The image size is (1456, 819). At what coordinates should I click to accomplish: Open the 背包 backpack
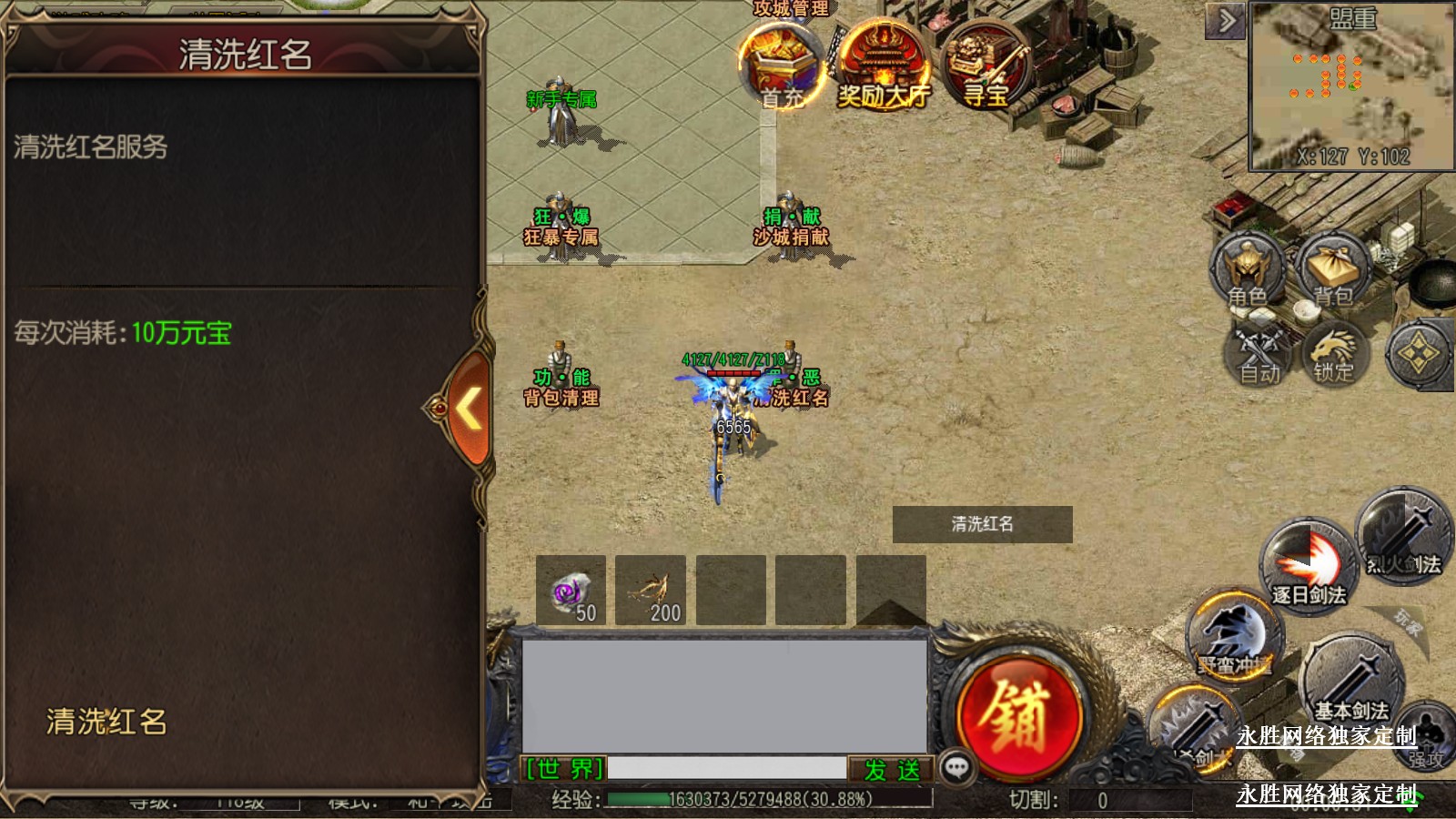click(1333, 271)
